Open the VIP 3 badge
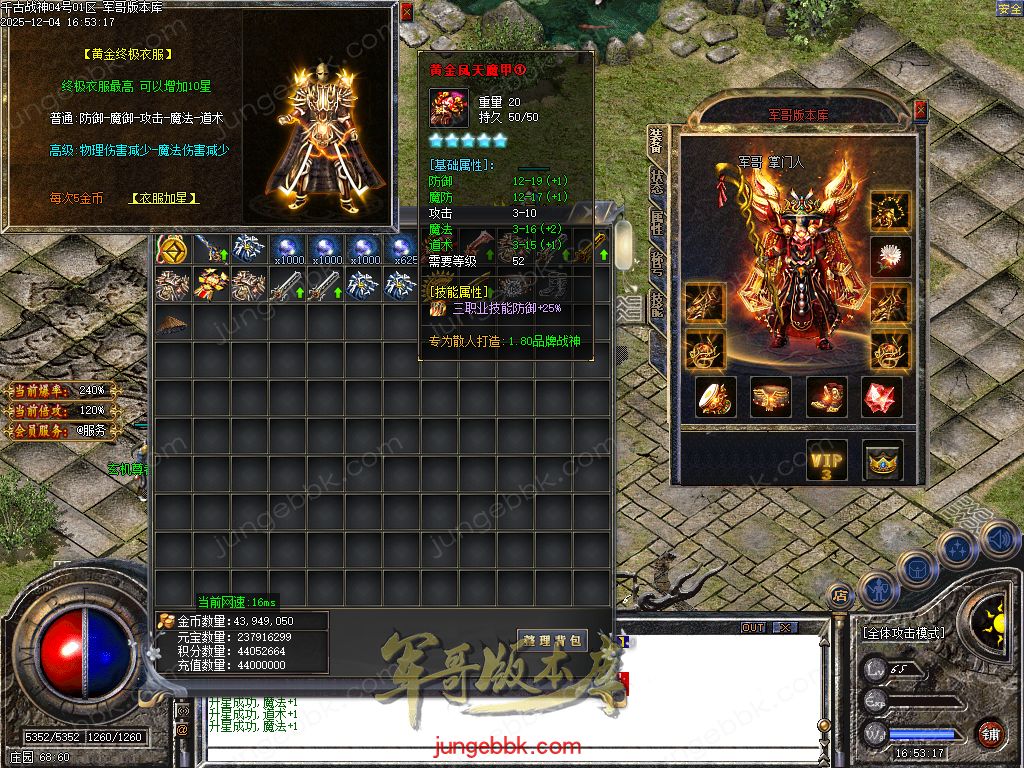Image resolution: width=1024 pixels, height=768 pixels. point(827,460)
